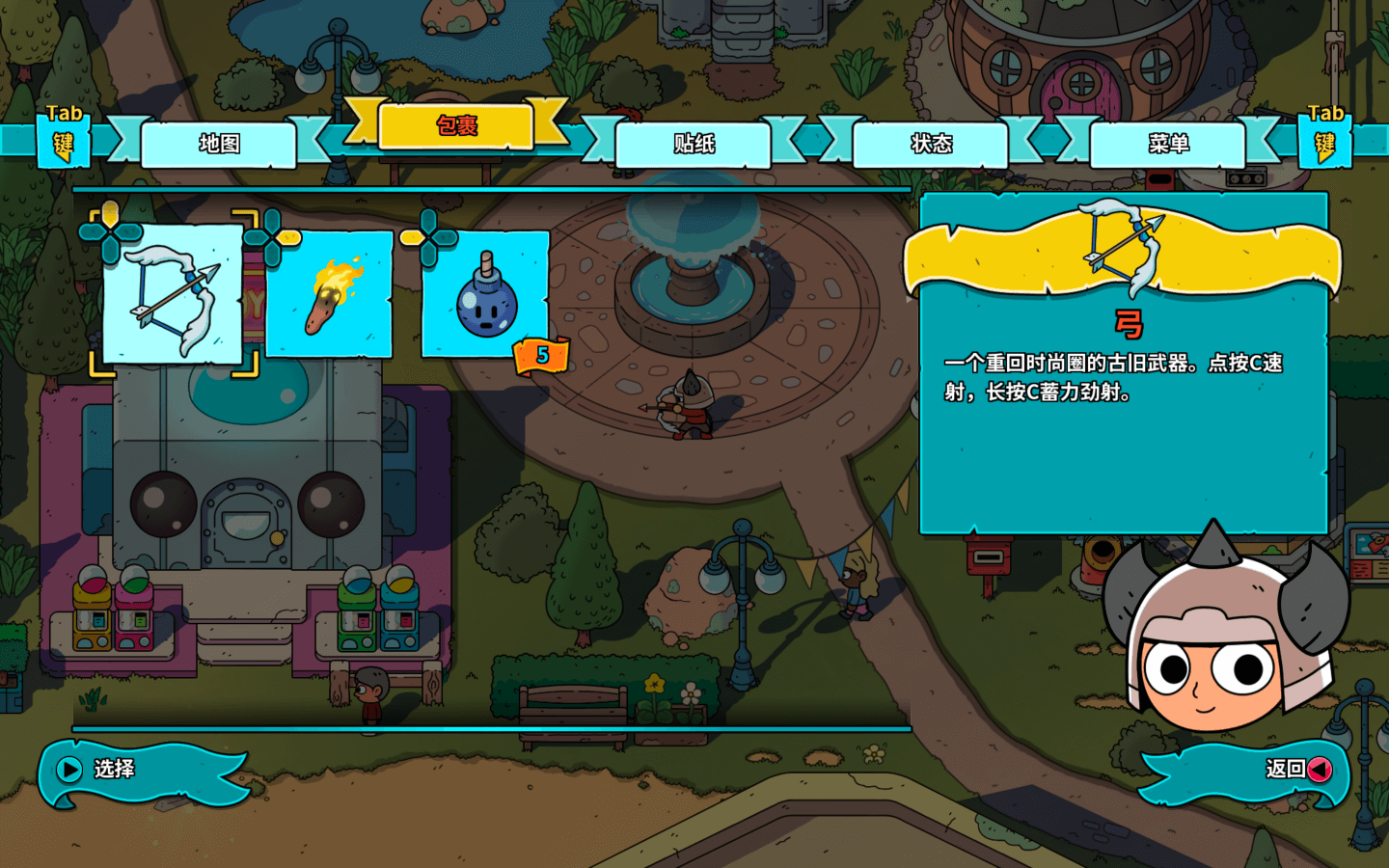Switch to the 地图 tab
The image size is (1389, 868).
[x=219, y=145]
